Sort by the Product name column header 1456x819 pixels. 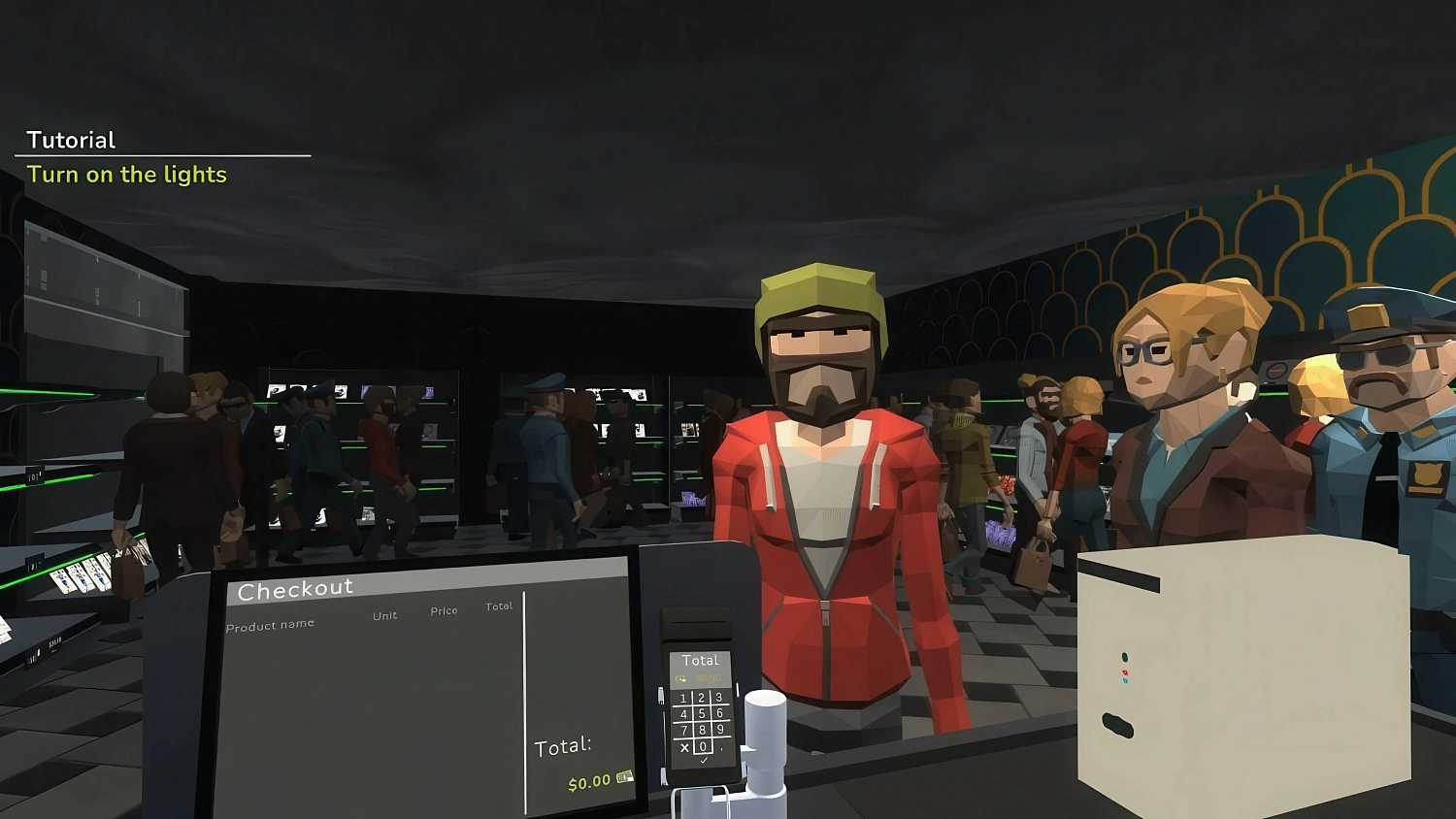click(x=270, y=624)
